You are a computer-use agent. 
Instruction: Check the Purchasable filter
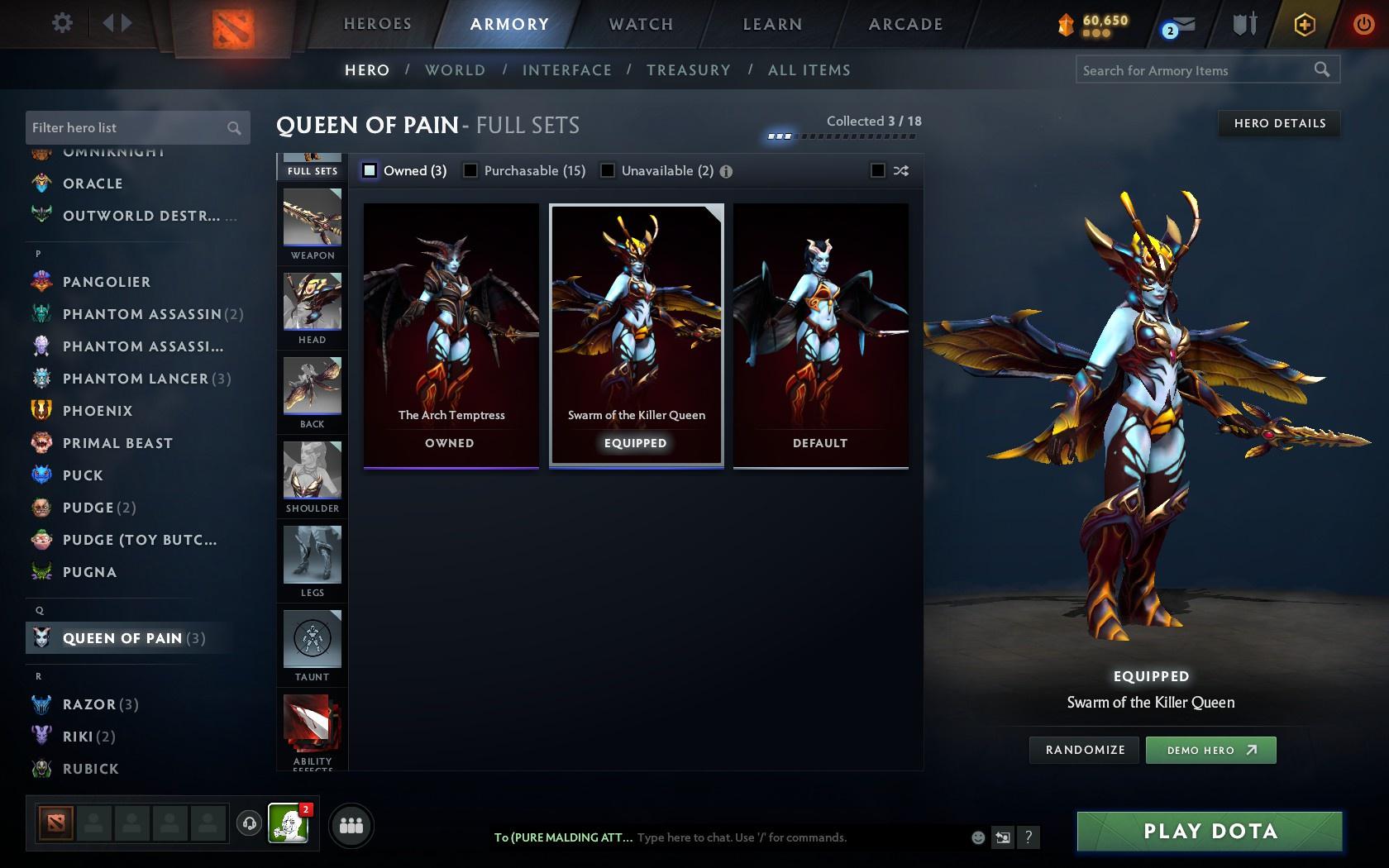(x=471, y=170)
